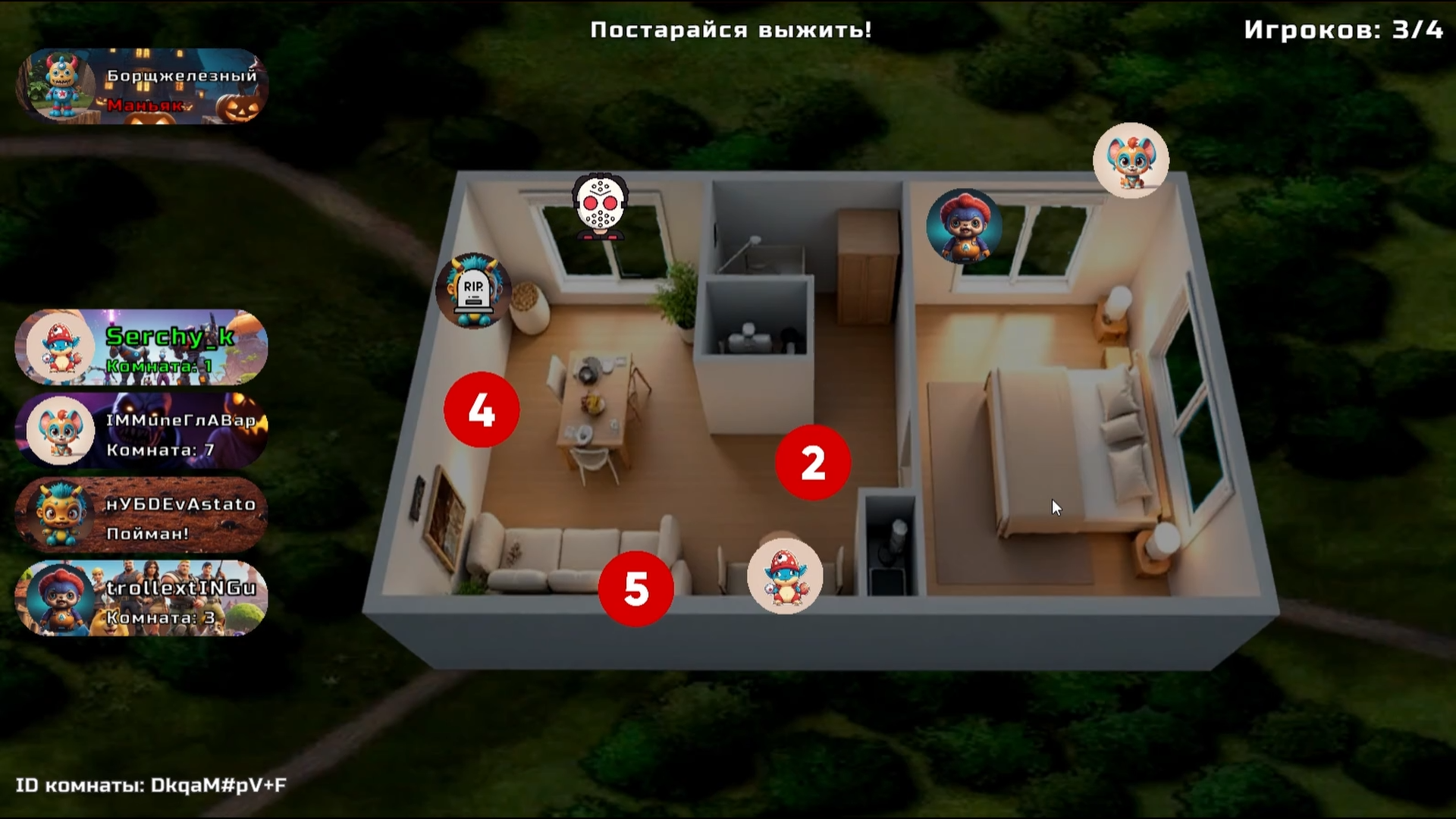Select the mouse avatar outside the house corner
Viewport: 1456px width, 819px height.
[1131, 159]
